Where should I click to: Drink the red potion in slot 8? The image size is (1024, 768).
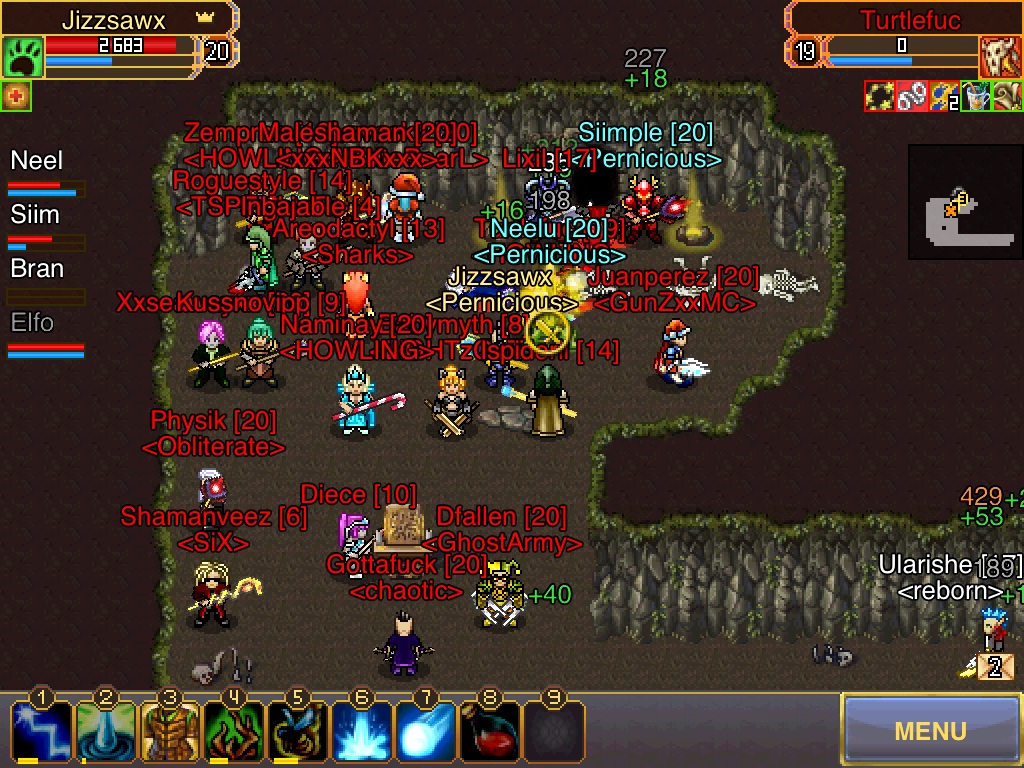click(490, 731)
